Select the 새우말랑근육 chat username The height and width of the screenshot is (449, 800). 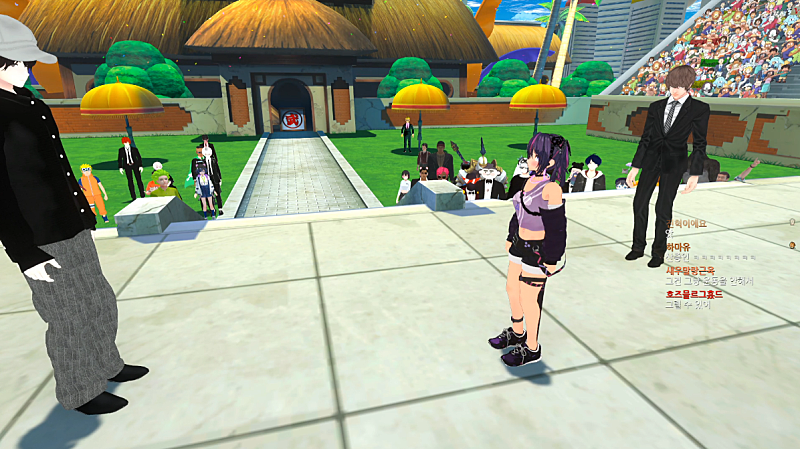coord(690,270)
